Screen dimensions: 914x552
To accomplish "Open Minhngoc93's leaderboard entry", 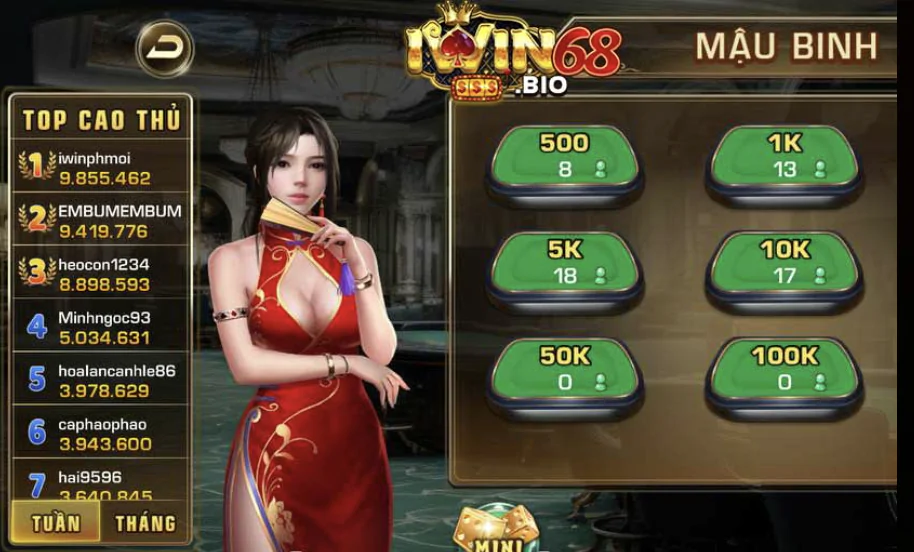I will (x=100, y=327).
